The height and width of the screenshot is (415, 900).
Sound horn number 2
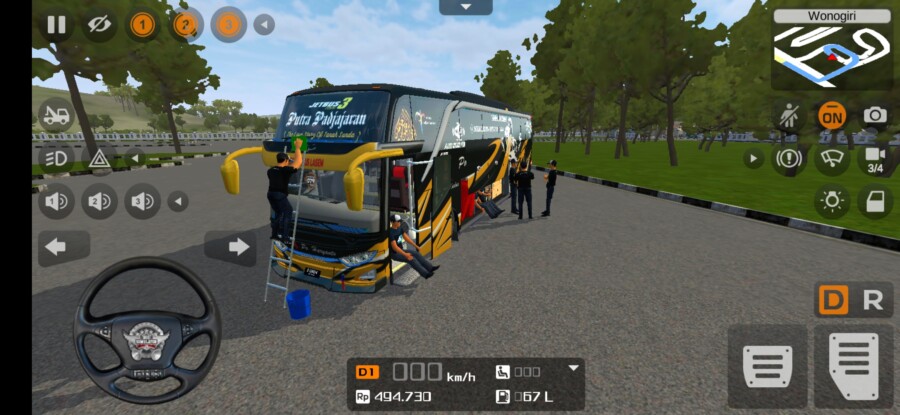coord(99,202)
